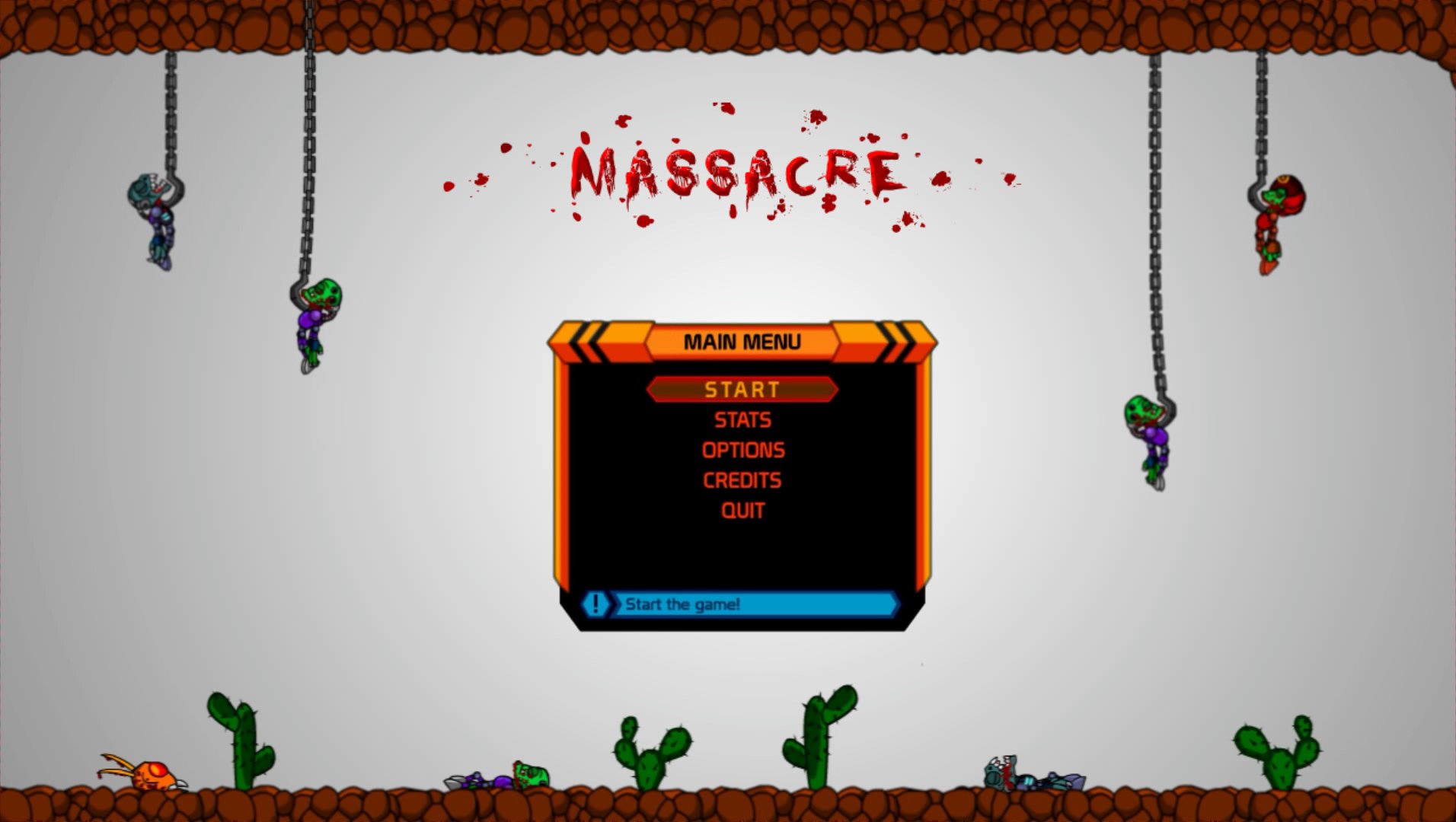Screen dimensions: 1456x822
Task: Choose QUIT to exit the game
Action: 742,511
